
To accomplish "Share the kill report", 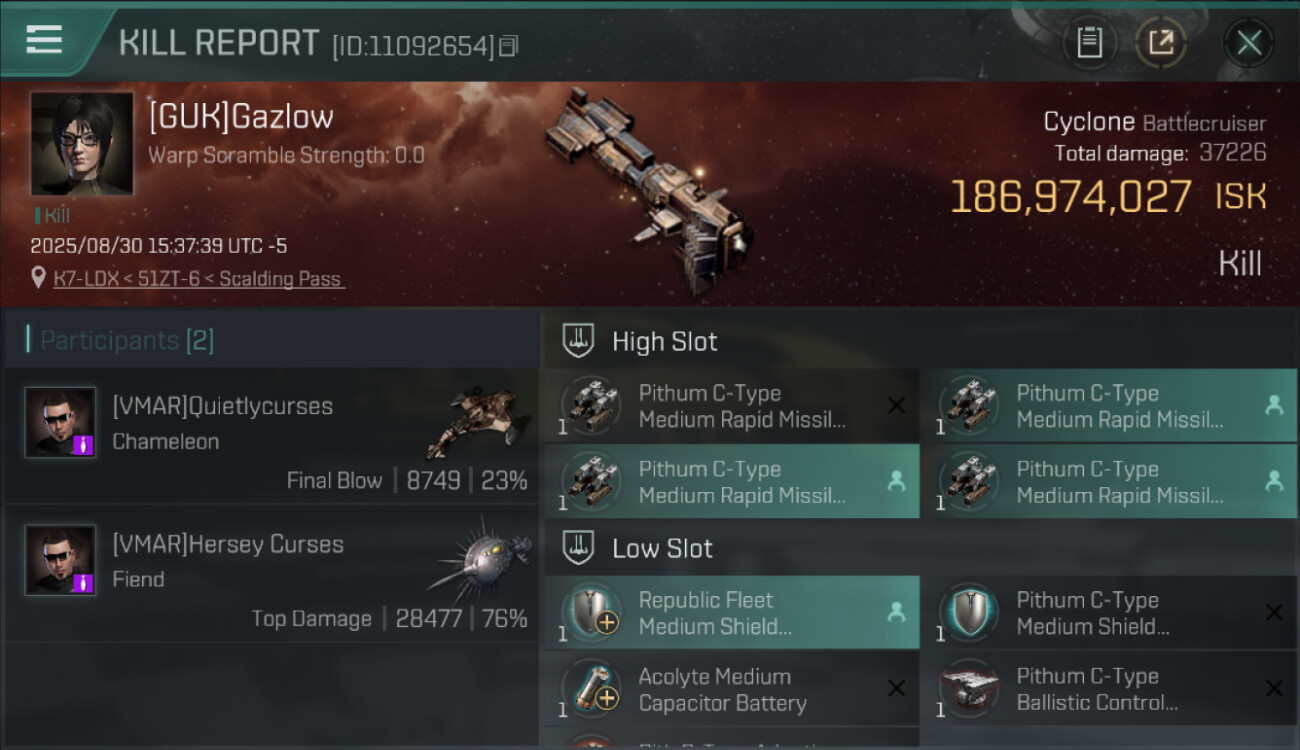I will coord(1161,43).
